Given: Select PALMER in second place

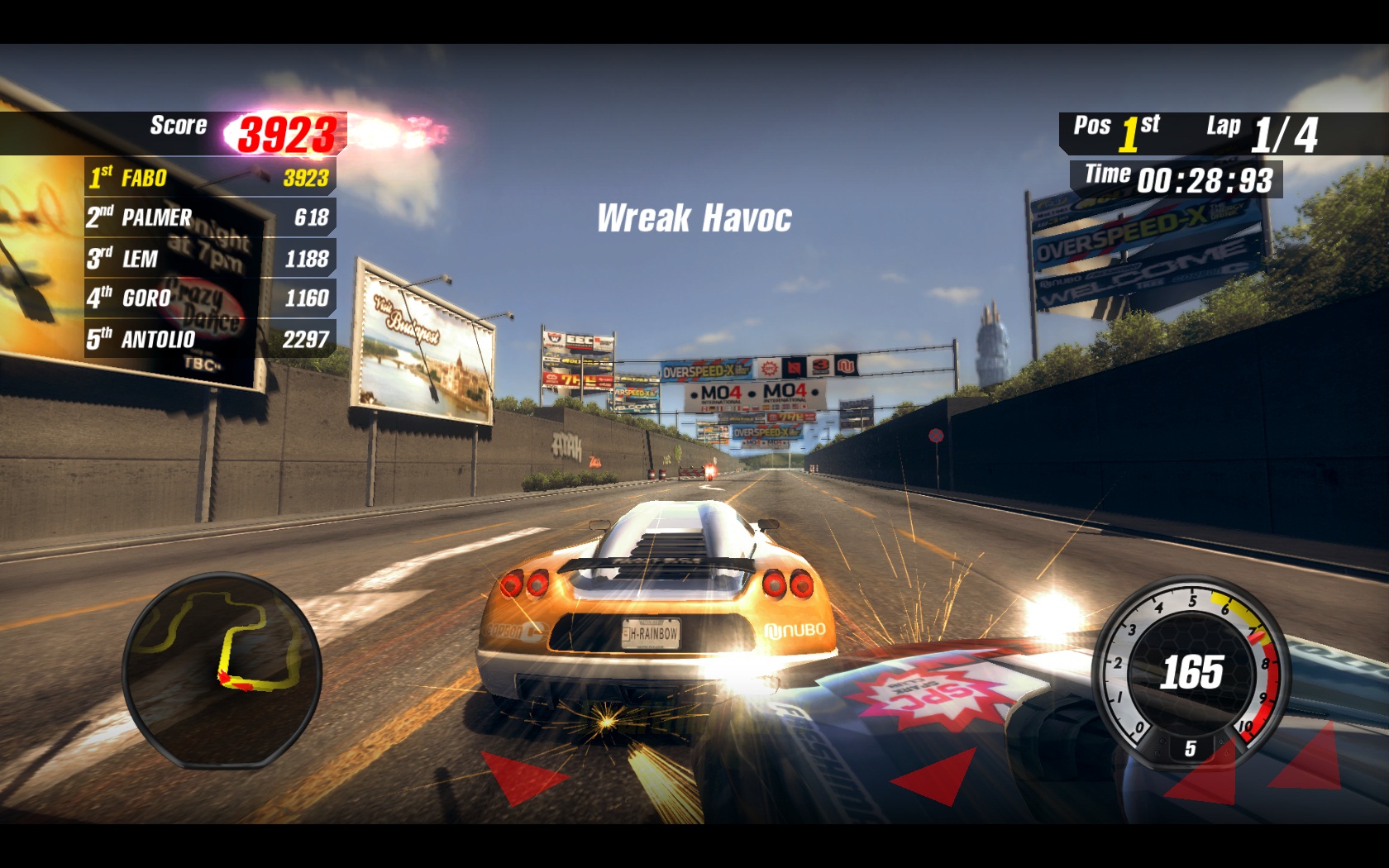Looking at the screenshot, I should point(157,218).
